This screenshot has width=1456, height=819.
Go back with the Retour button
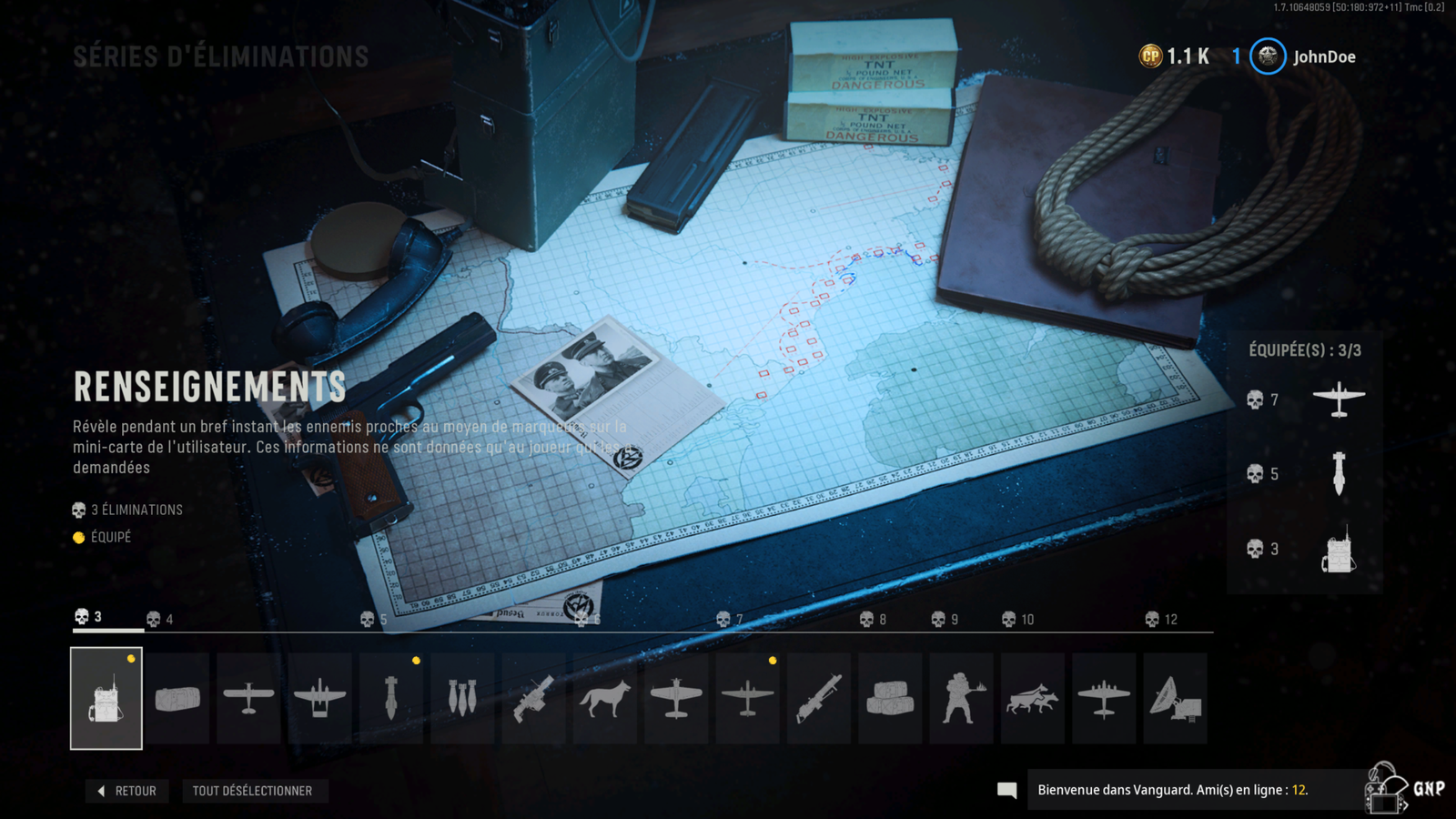pos(127,791)
